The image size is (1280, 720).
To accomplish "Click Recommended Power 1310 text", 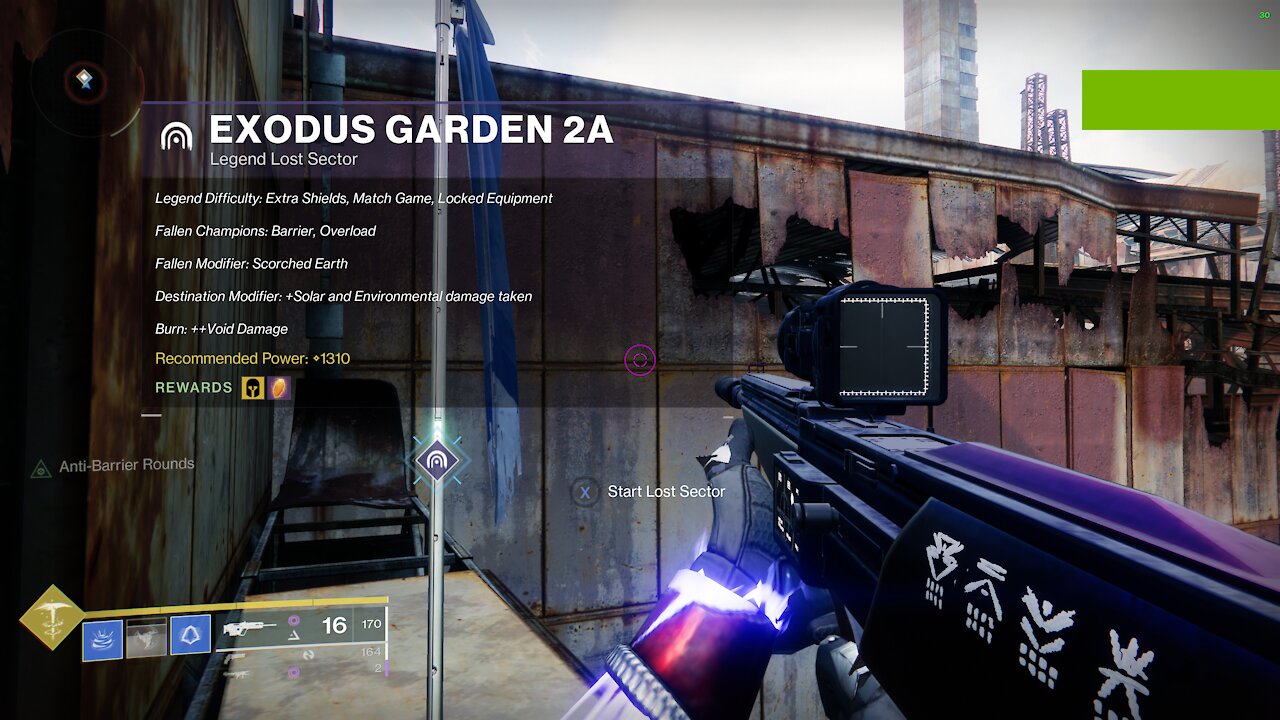I will pos(250,358).
